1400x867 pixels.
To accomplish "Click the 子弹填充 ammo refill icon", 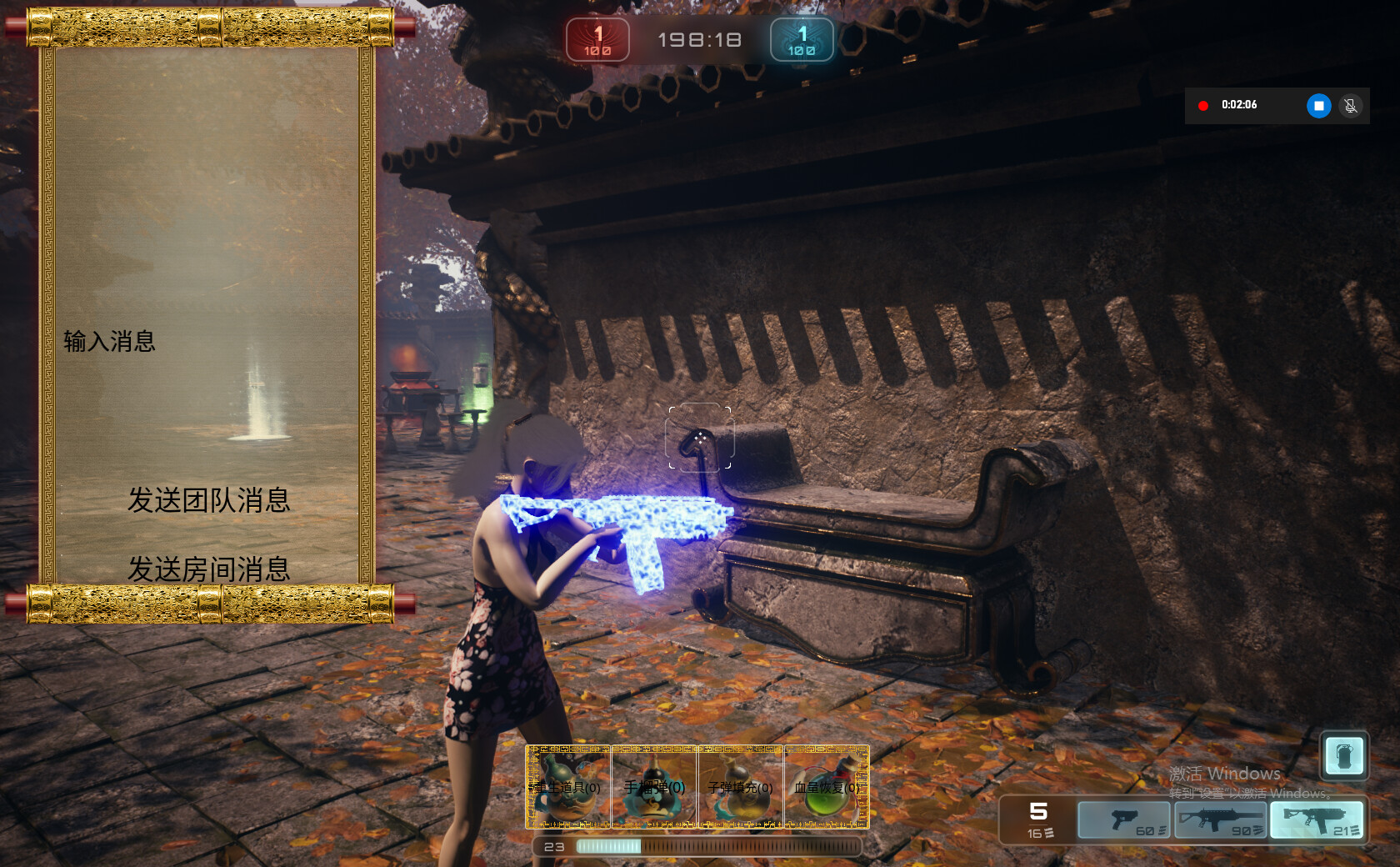I will point(739,788).
